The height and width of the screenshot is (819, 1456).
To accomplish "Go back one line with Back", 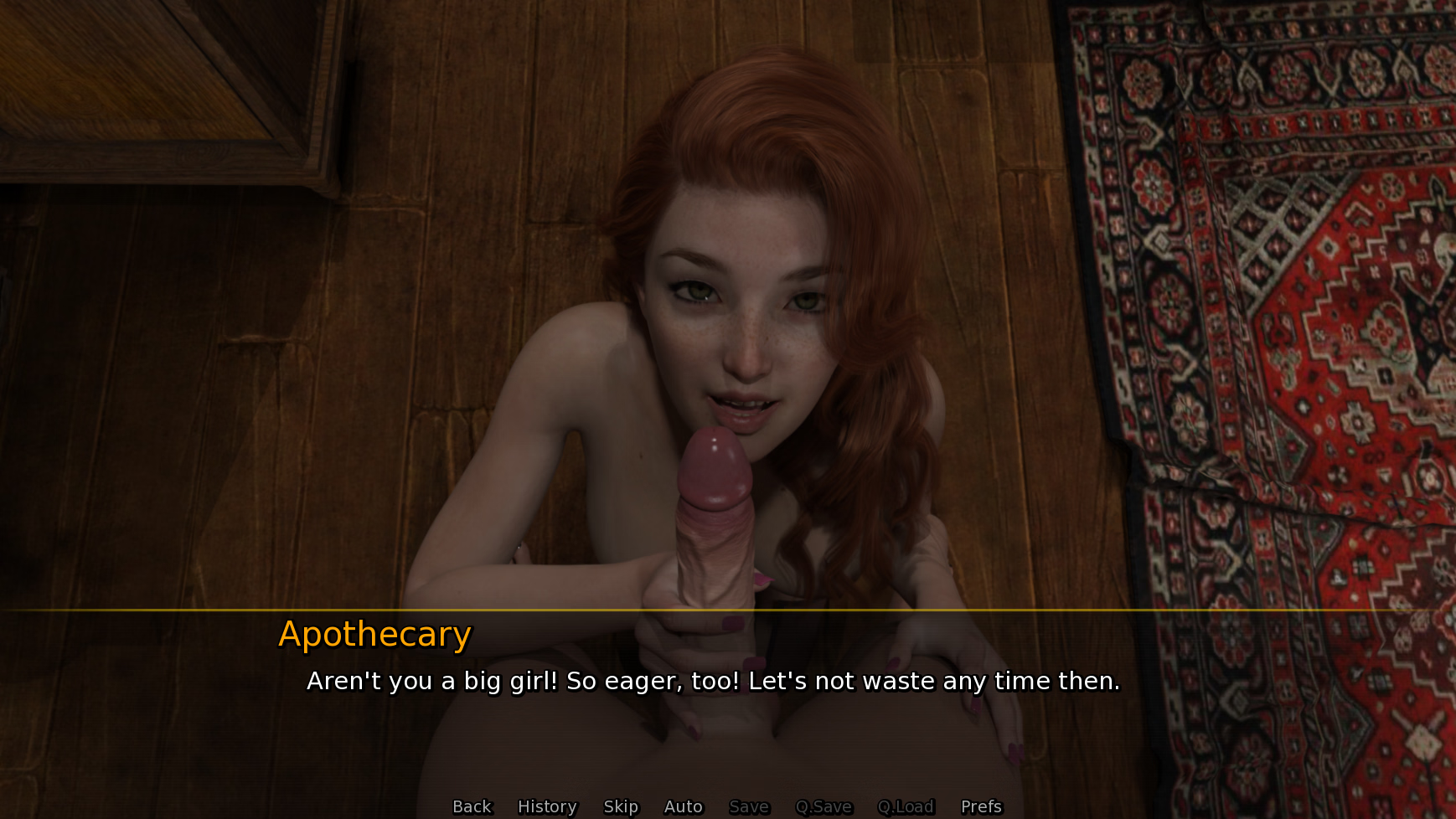I will (x=472, y=806).
